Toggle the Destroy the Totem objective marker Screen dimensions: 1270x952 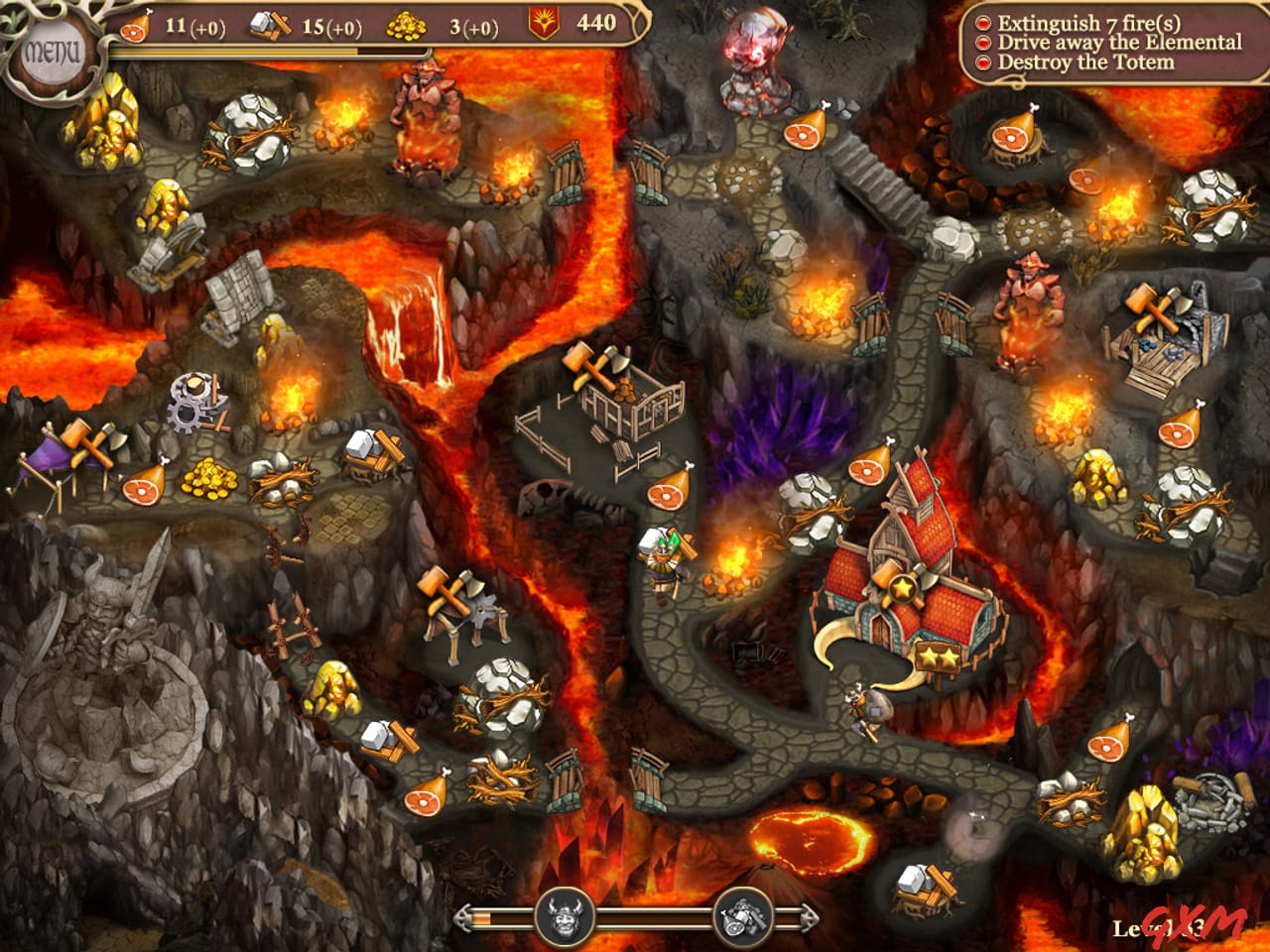point(985,60)
